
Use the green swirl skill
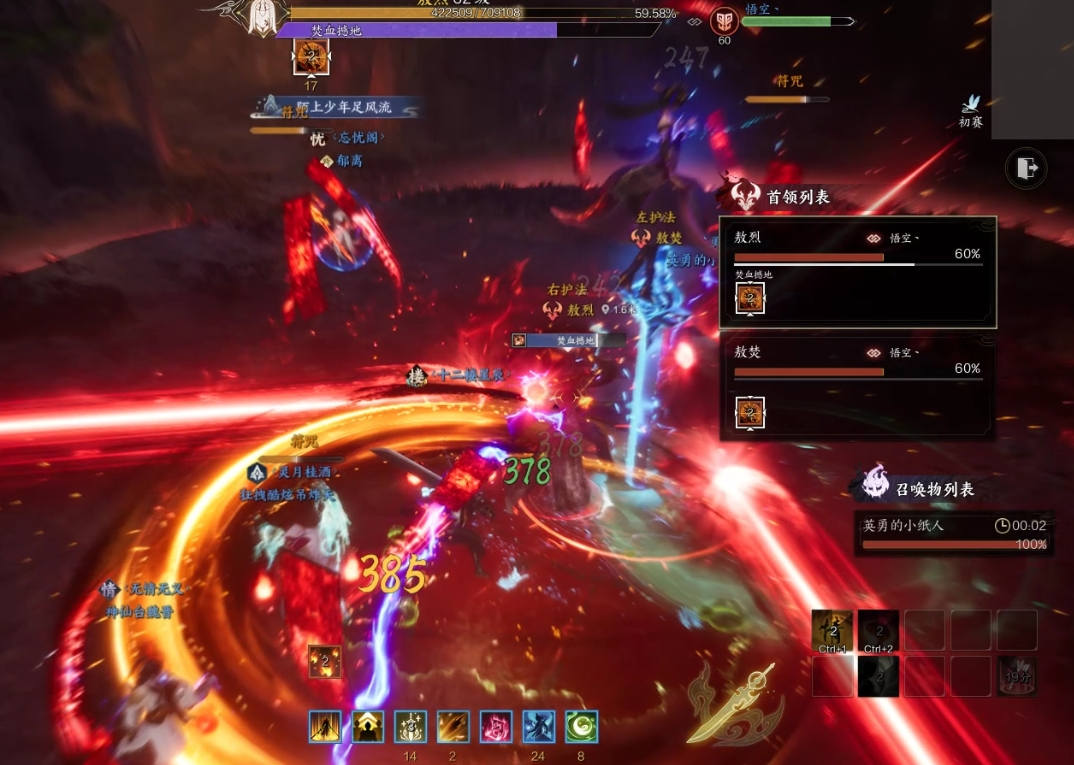point(581,726)
